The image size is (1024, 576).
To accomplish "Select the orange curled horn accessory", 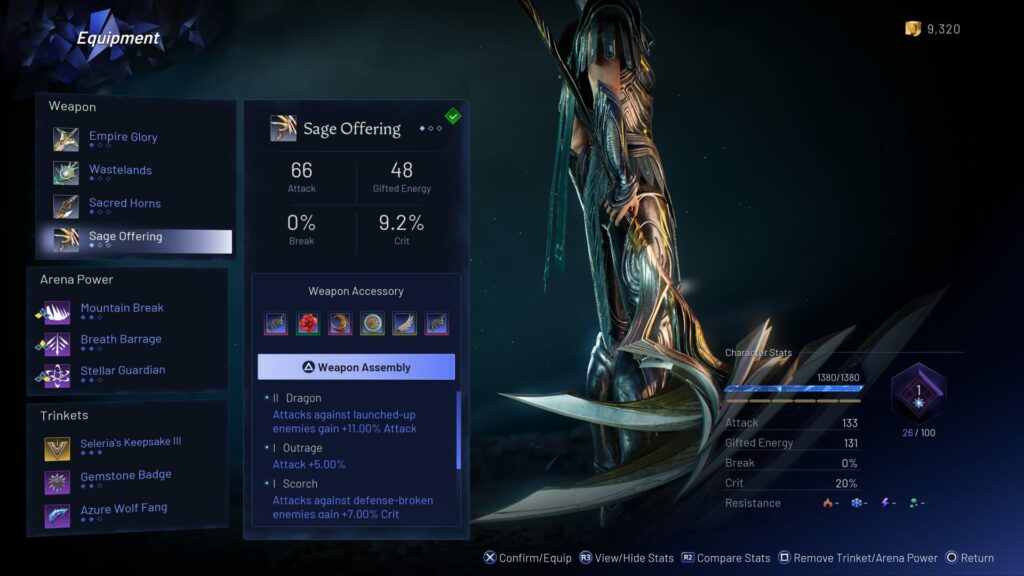I will click(340, 323).
